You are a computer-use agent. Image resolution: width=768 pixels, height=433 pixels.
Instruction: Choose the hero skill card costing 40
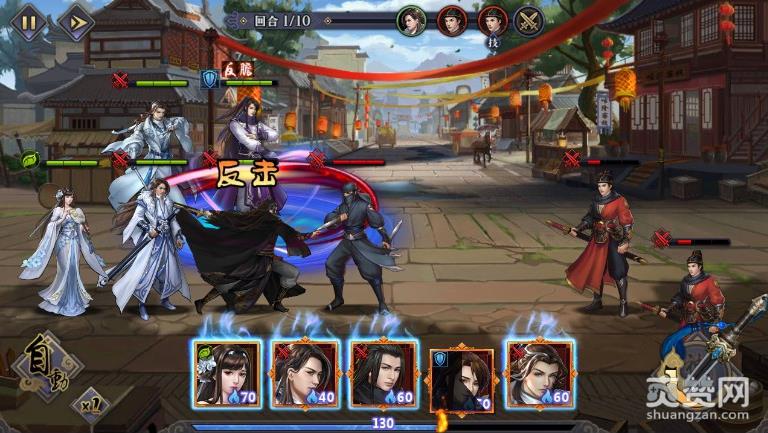coord(305,374)
